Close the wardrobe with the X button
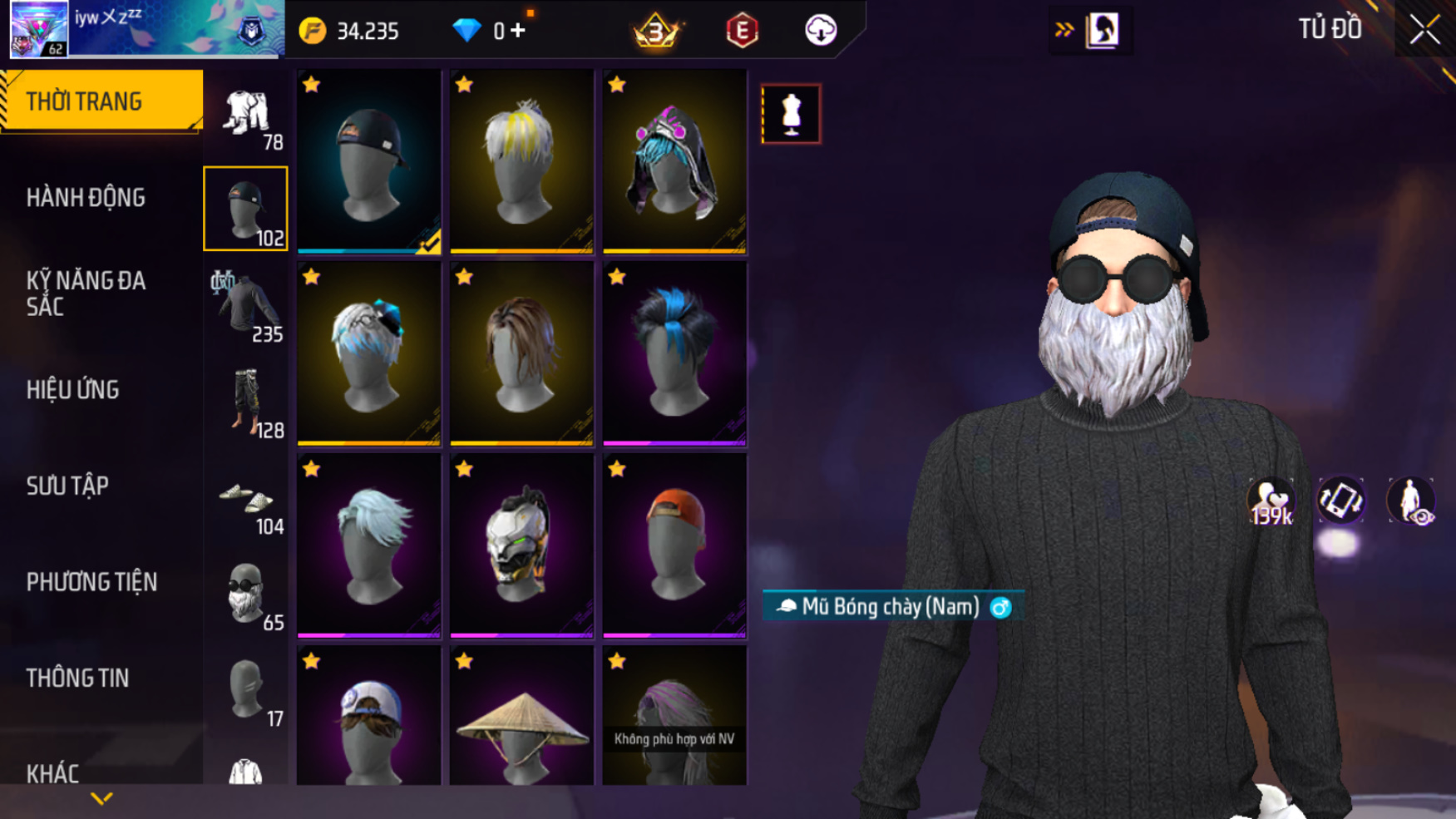This screenshot has width=1456, height=819. pos(1424,30)
